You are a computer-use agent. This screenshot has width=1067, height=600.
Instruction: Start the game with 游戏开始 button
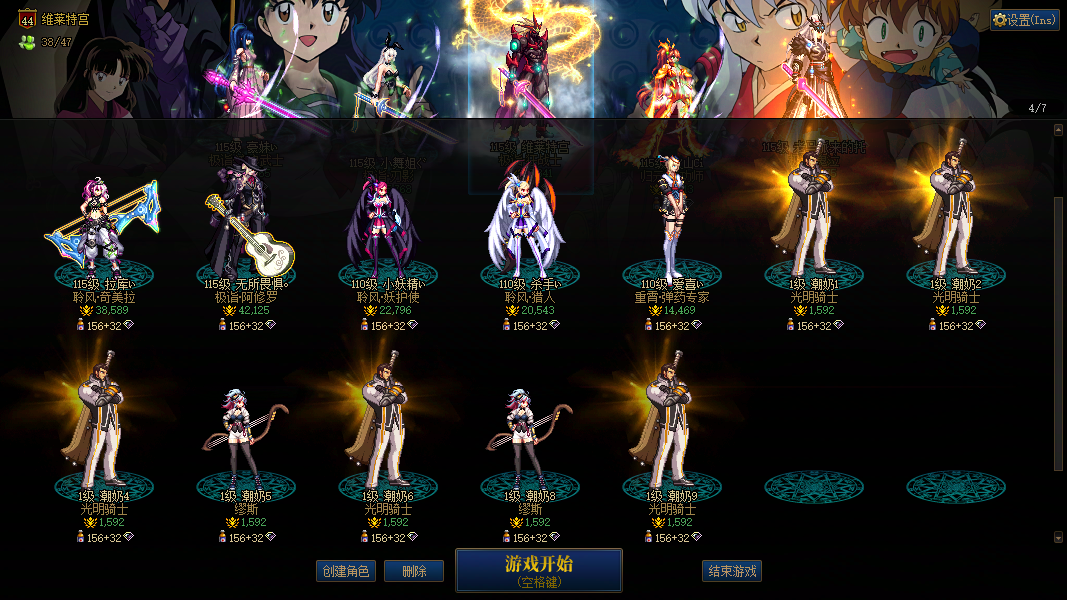(538, 570)
